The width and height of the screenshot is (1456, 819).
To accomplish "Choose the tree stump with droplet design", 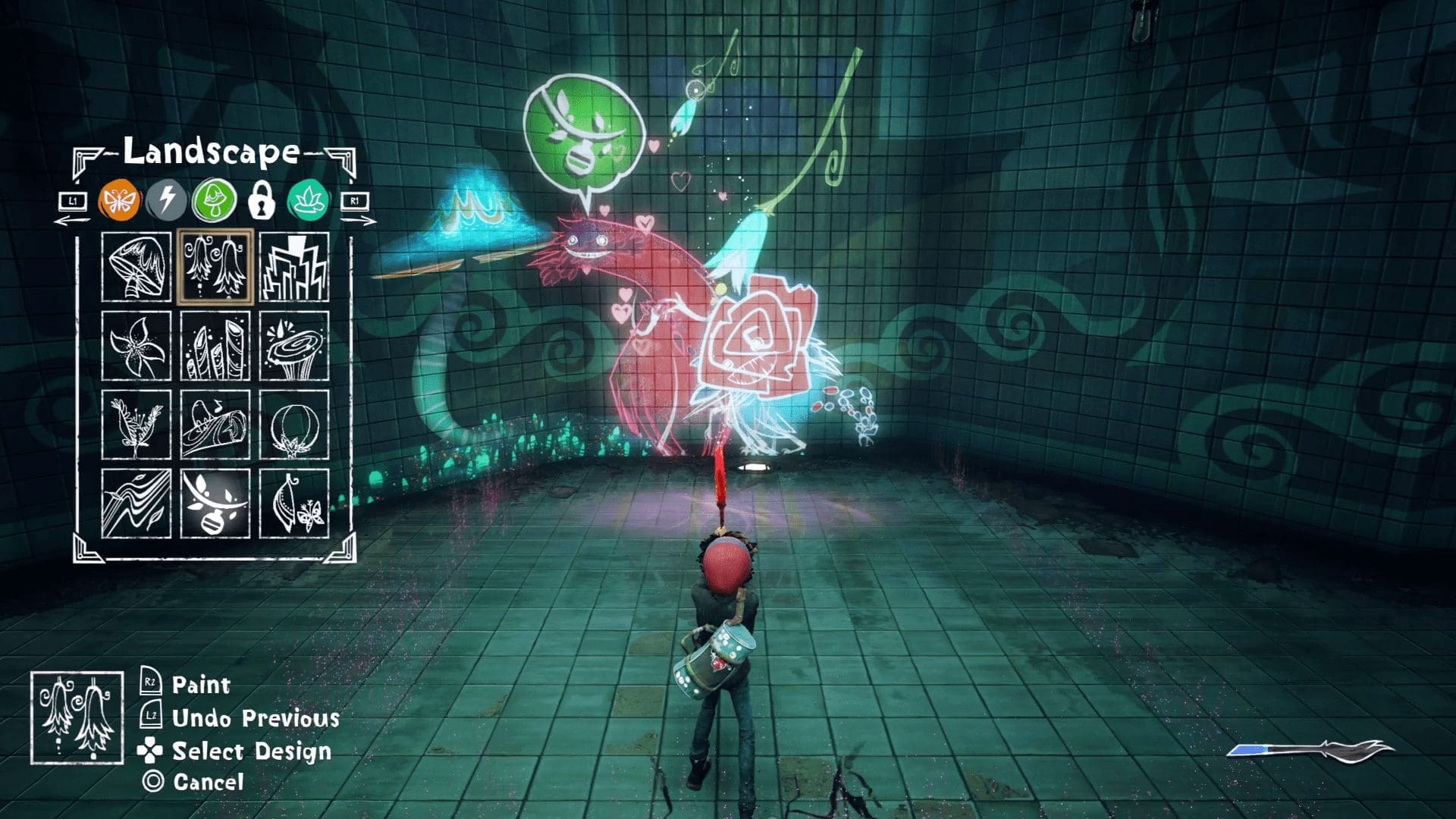I will [294, 346].
